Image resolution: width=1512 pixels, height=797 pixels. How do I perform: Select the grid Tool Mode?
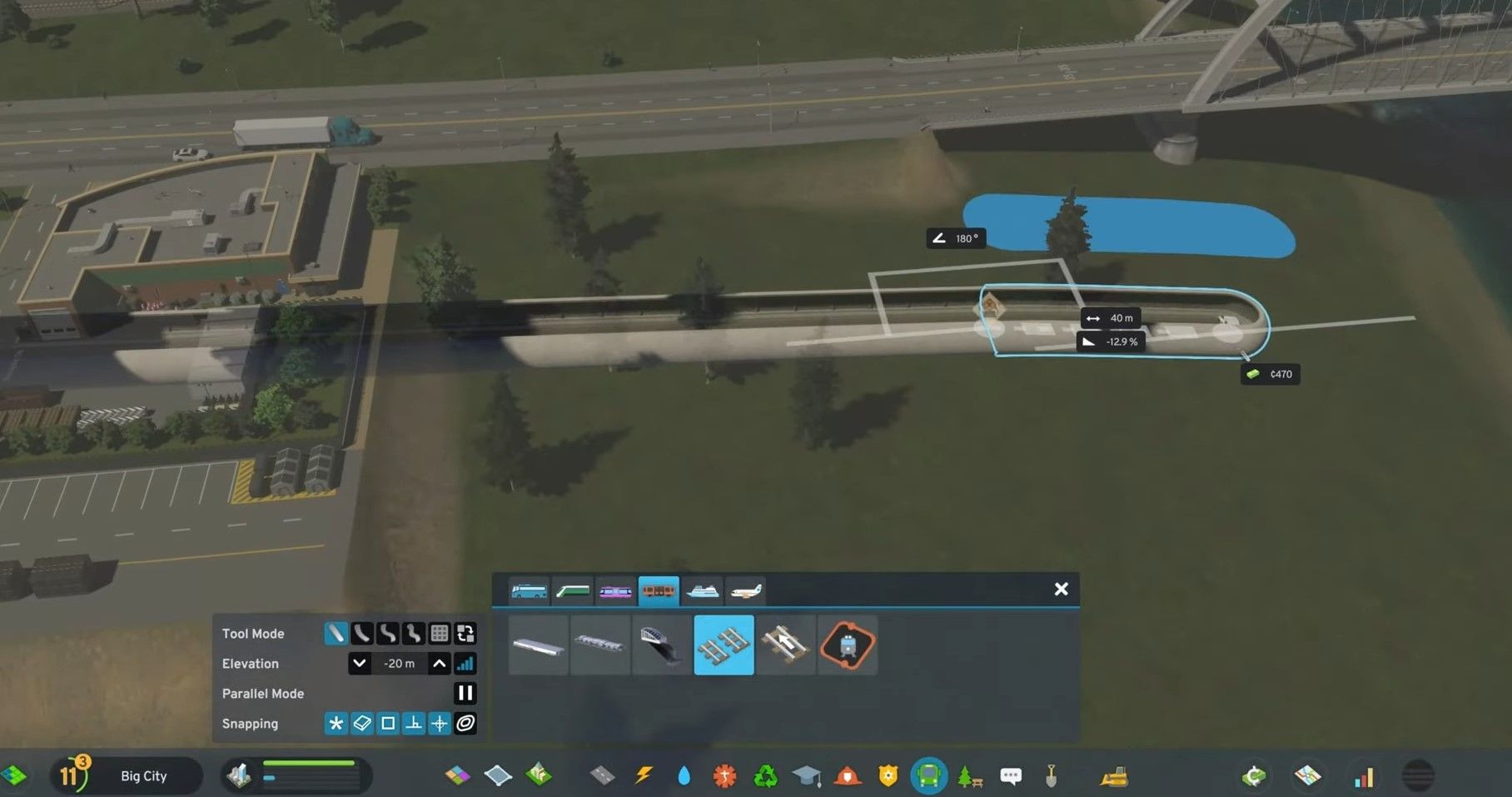[439, 634]
